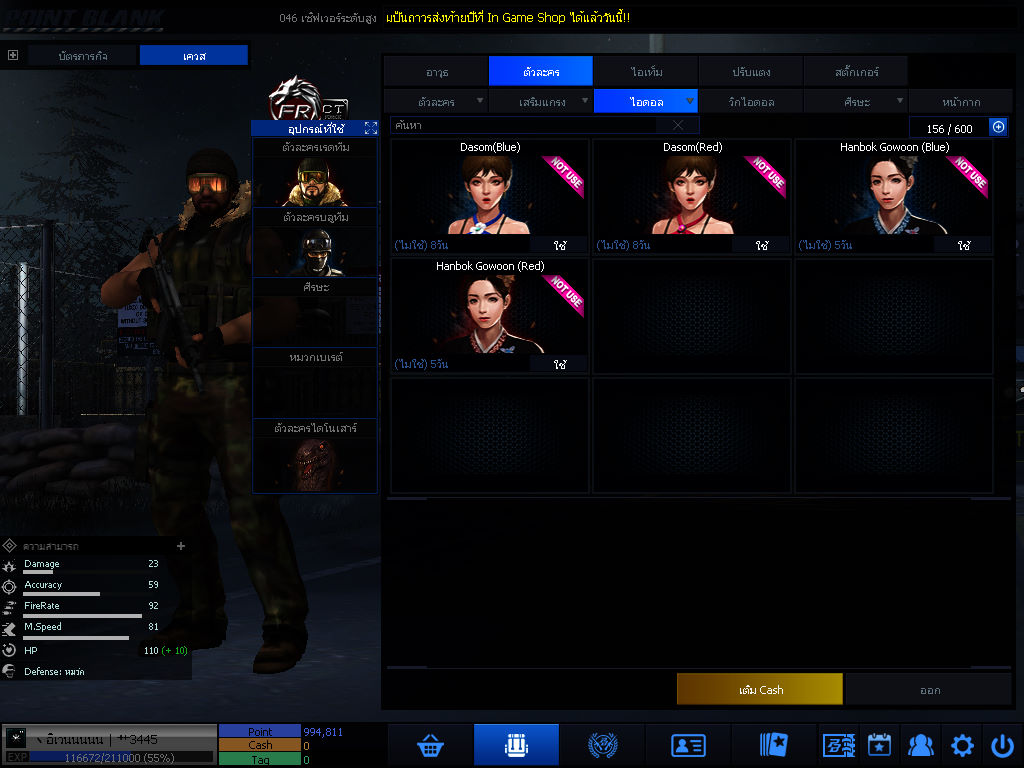Open the friends icon in the bottom bar
Screen dimensions: 1024x768
(x=920, y=745)
